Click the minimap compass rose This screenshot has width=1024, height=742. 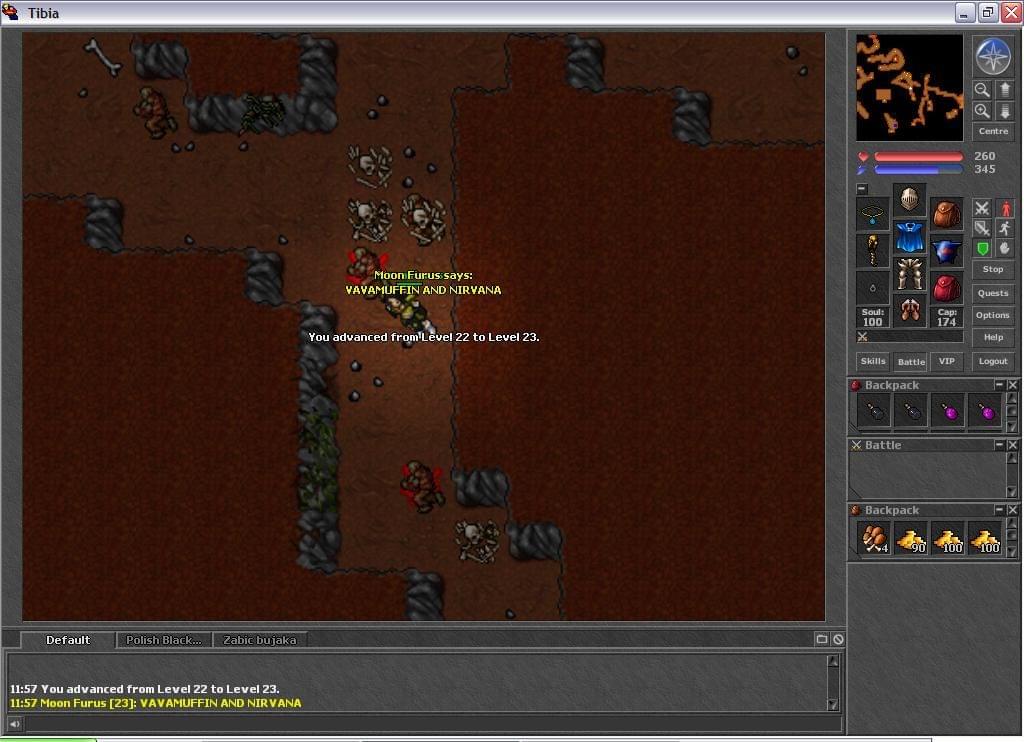pos(993,56)
